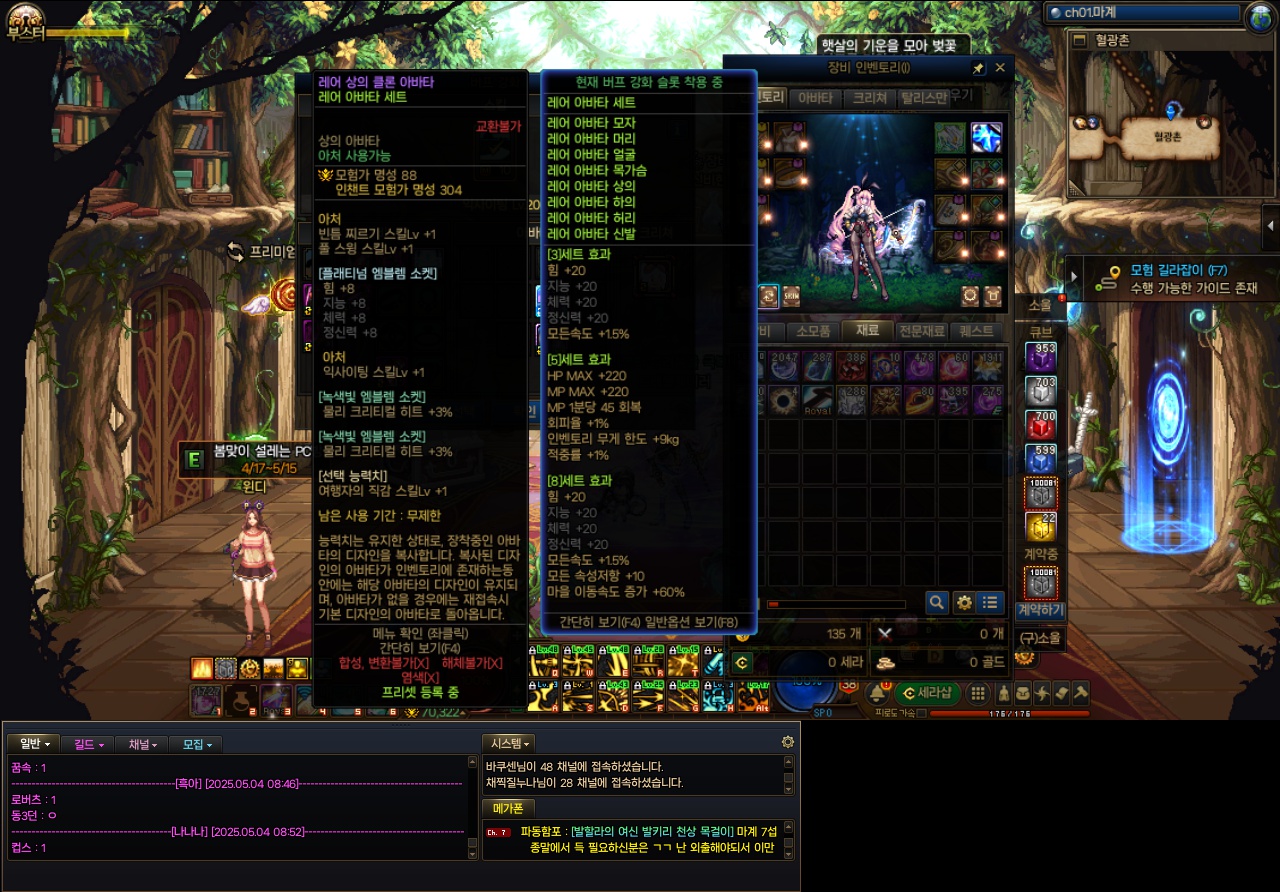Click the magnifier search button in inventory
The width and height of the screenshot is (1280, 892).
point(937,602)
